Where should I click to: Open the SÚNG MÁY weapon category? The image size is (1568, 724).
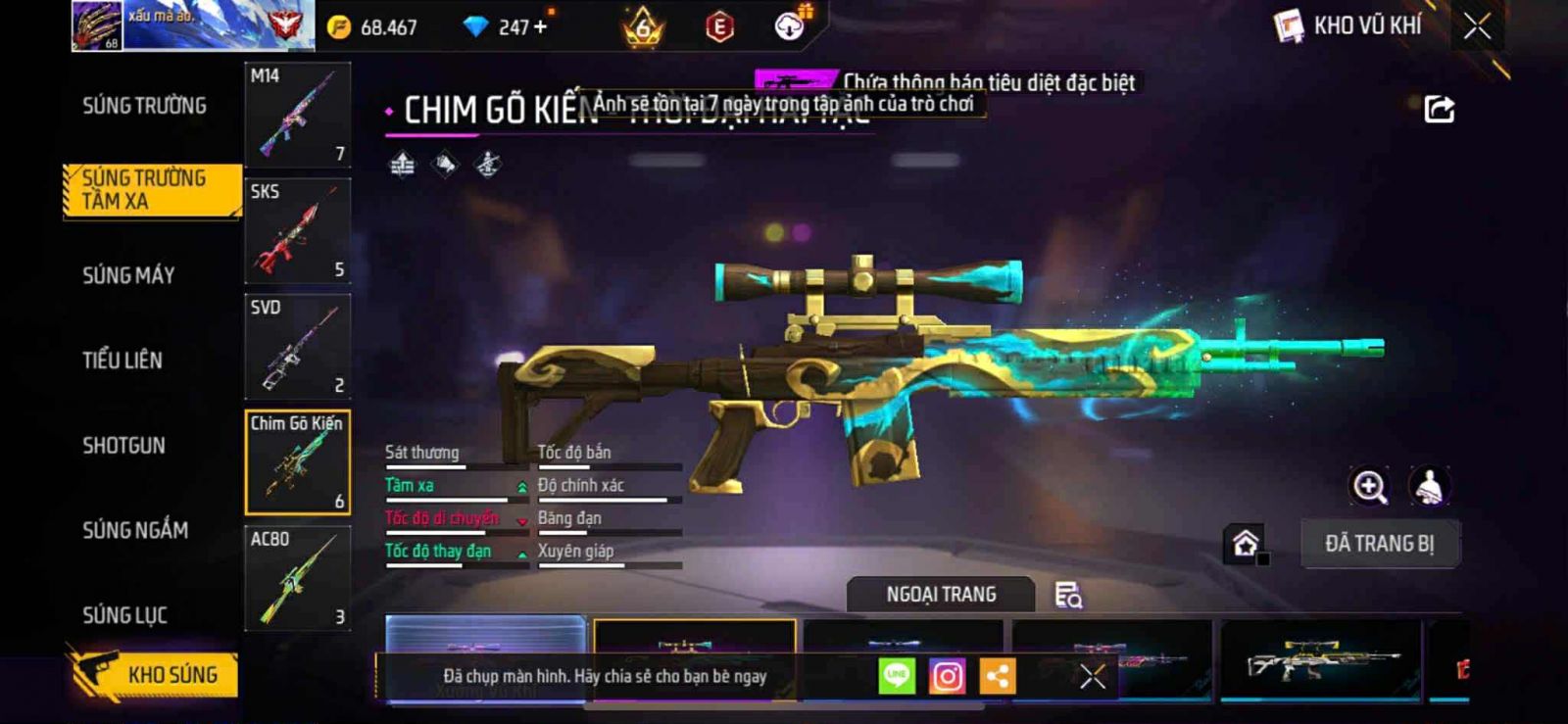(128, 275)
